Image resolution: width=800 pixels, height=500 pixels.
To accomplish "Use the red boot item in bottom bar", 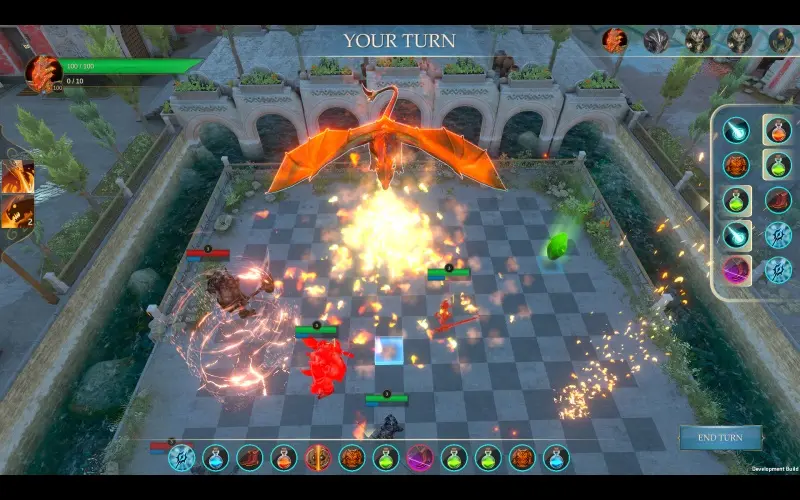I will coord(250,458).
